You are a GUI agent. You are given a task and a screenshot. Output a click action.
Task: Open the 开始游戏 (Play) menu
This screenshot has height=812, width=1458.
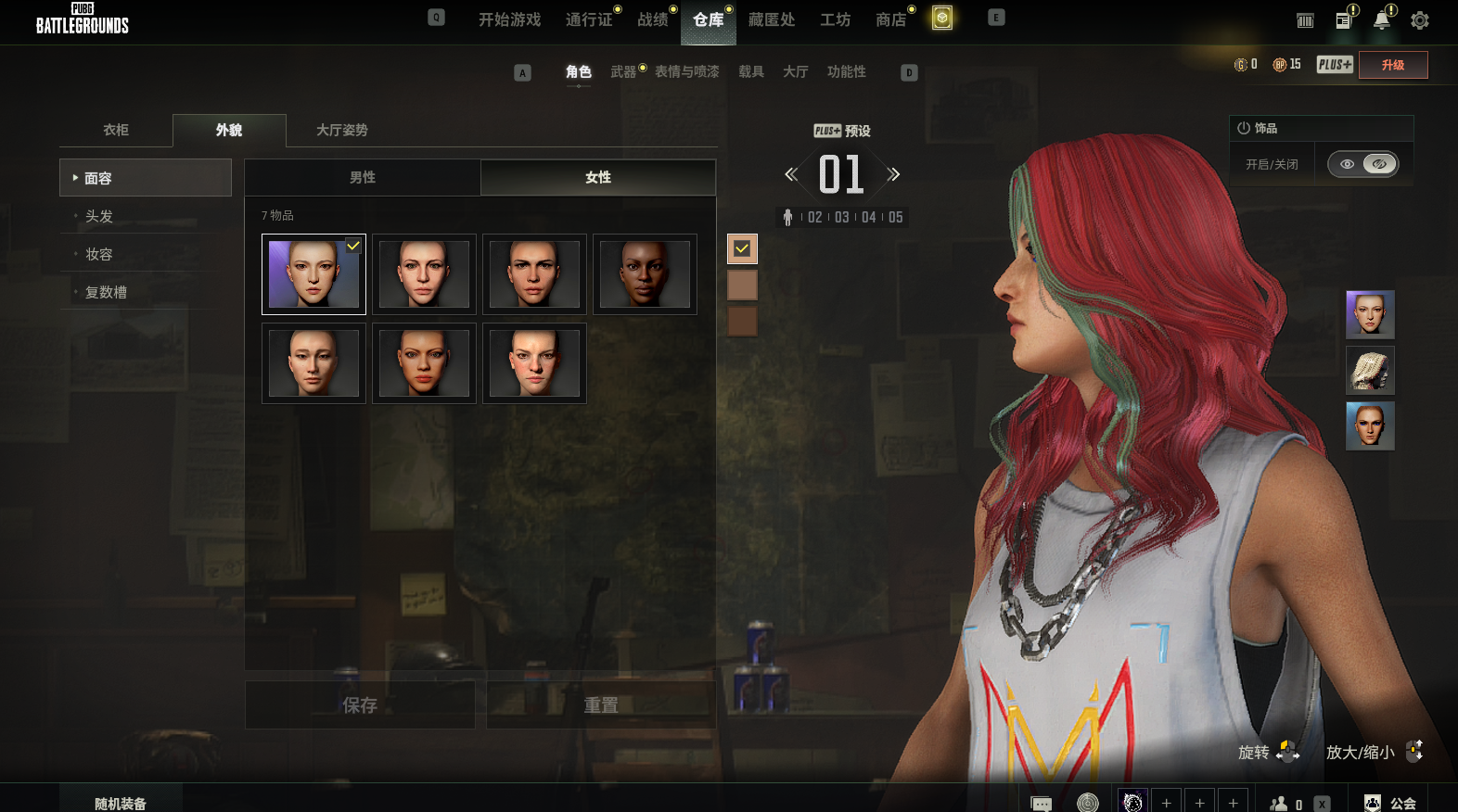509,19
